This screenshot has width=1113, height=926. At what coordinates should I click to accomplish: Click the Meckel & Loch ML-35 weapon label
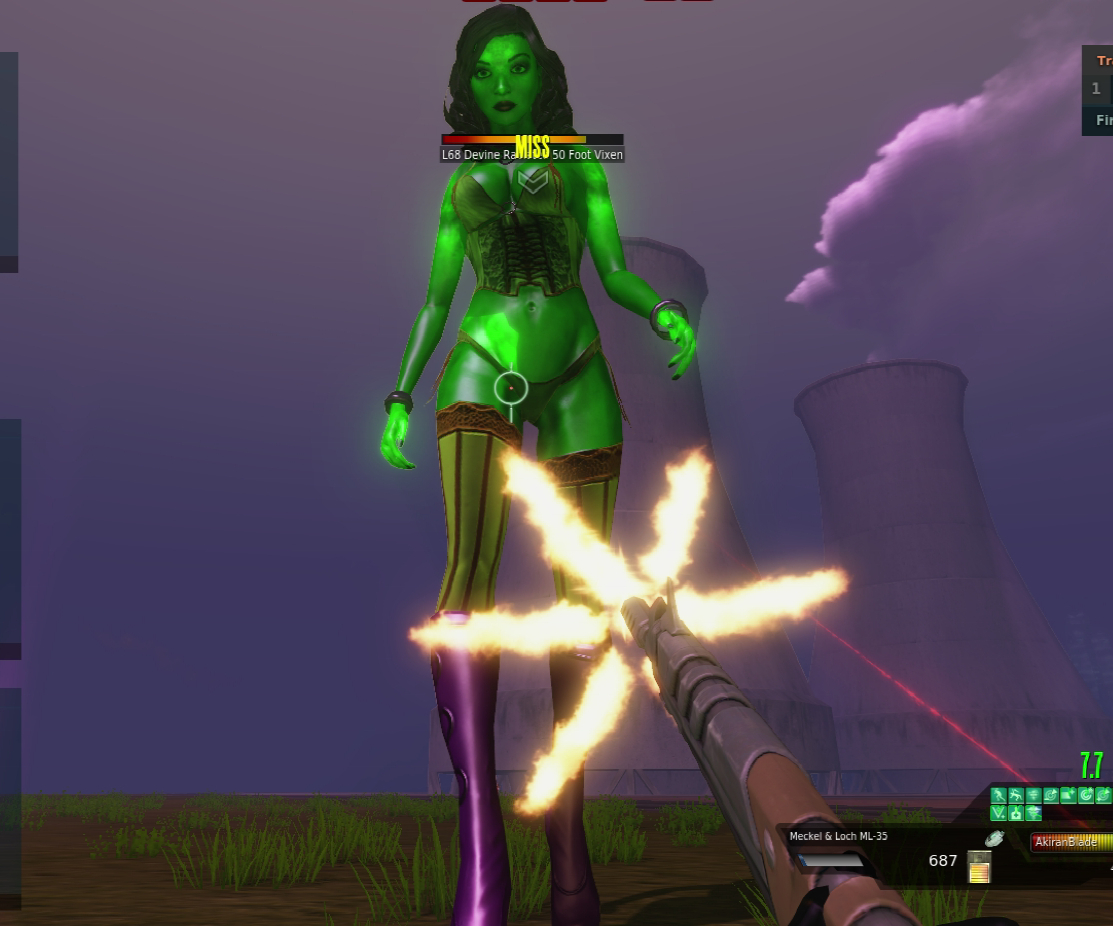[838, 836]
